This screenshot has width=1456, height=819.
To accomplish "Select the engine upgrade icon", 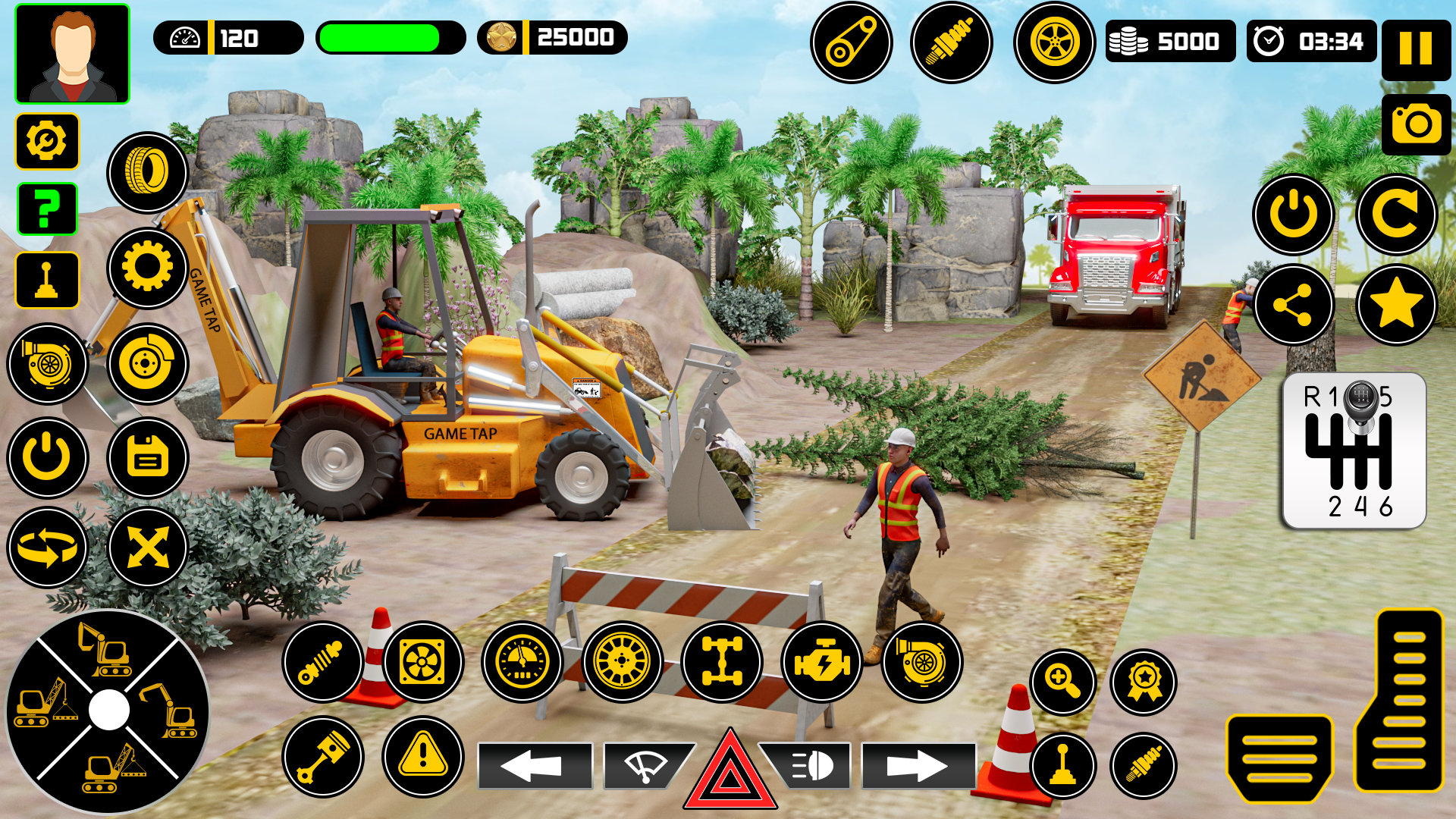I will (821, 662).
